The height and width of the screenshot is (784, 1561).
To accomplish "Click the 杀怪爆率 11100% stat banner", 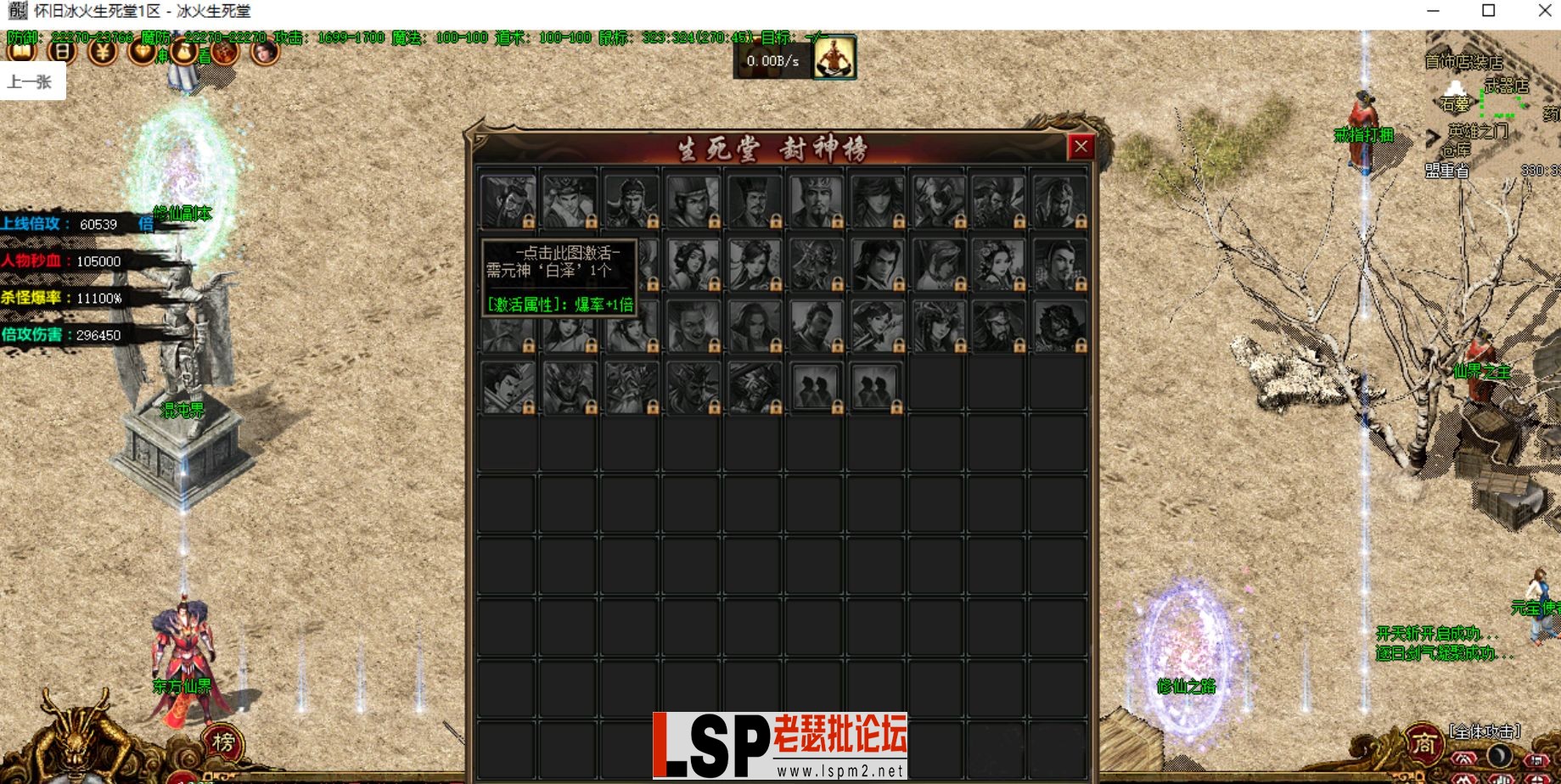I will tap(66, 298).
